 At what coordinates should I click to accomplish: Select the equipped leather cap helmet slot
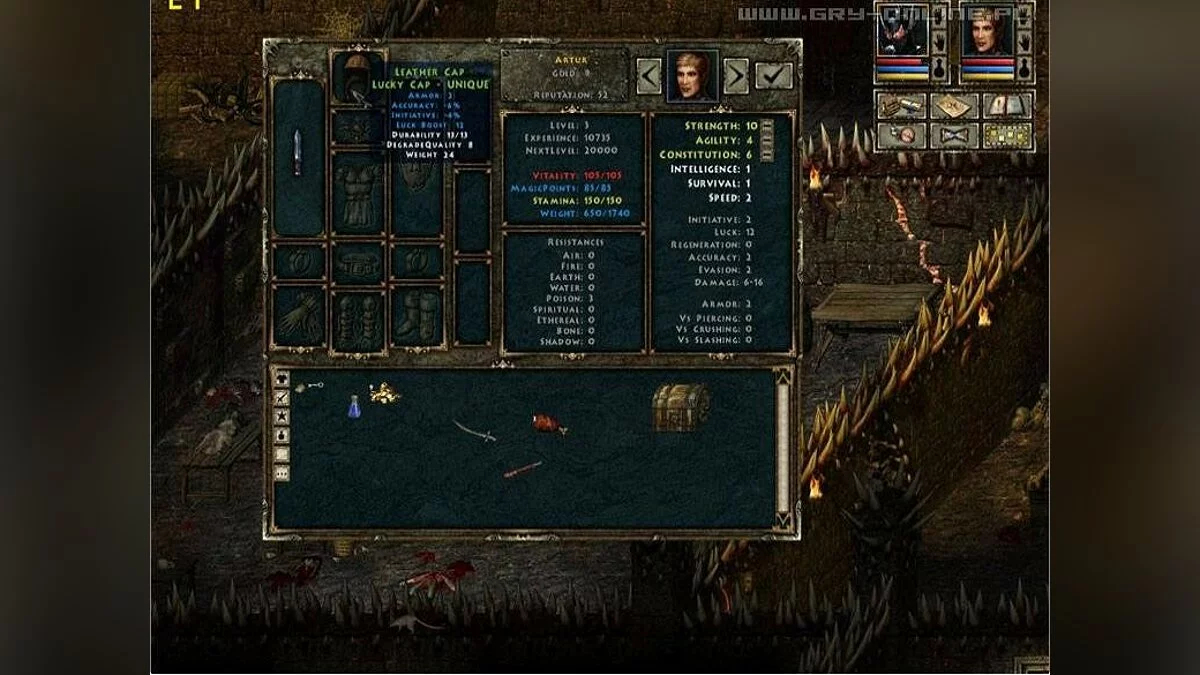[357, 79]
